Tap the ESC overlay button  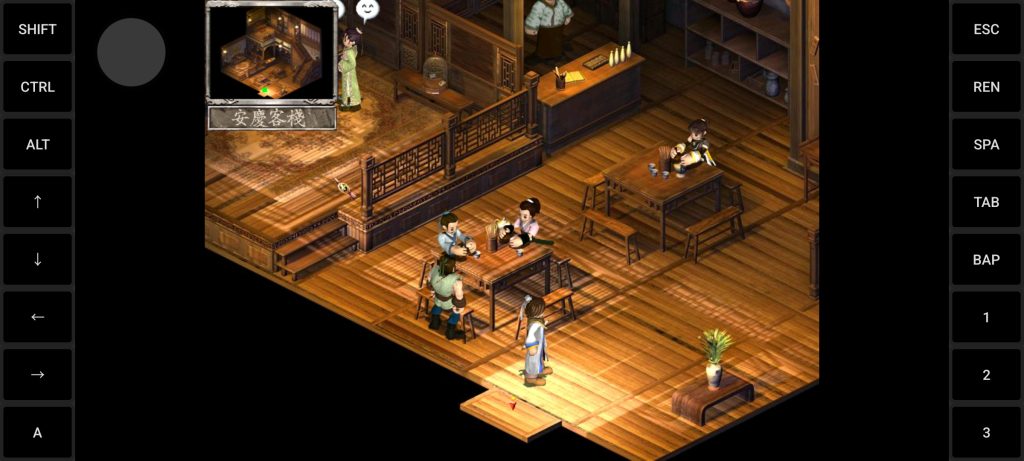pyautogui.click(x=986, y=29)
